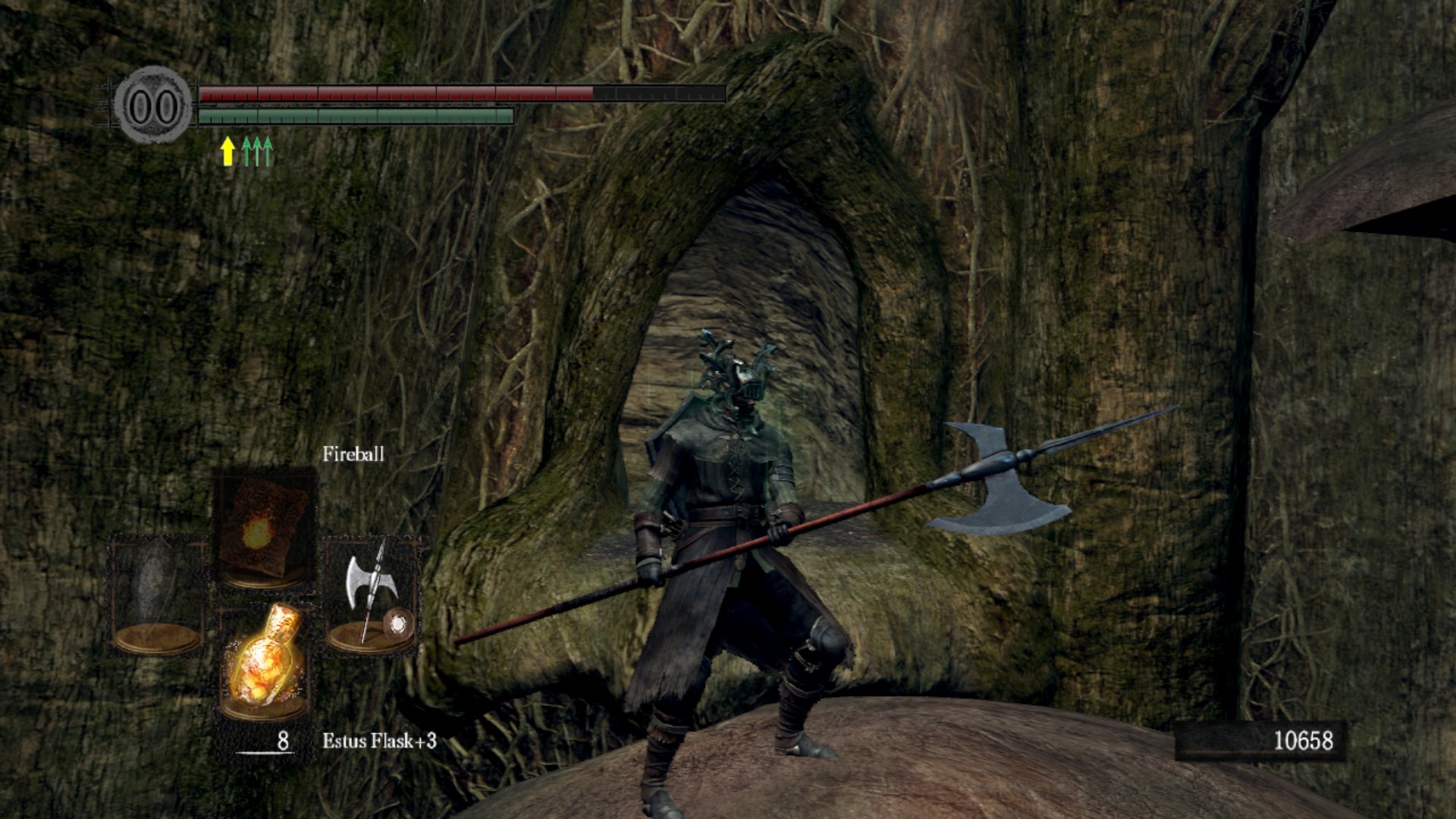This screenshot has height=819, width=1456.
Task: Click the humanity counter emblem
Action: point(154,106)
